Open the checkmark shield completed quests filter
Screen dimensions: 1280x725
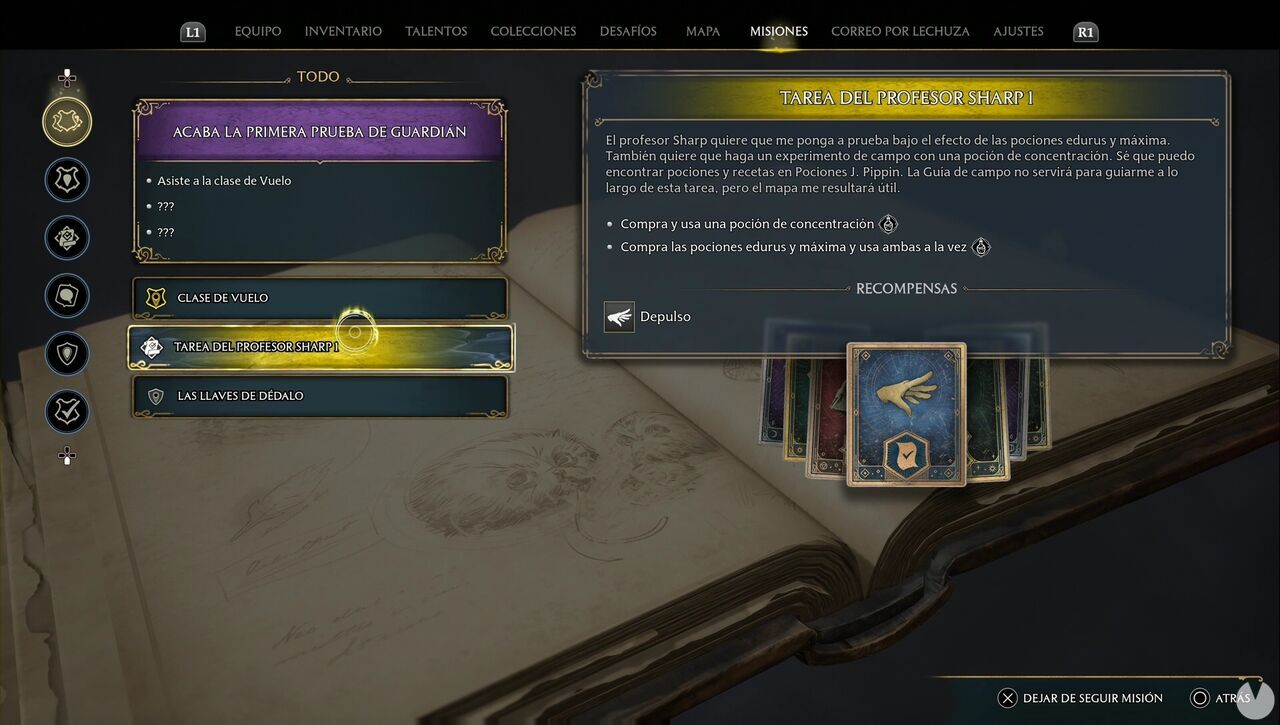[66, 412]
